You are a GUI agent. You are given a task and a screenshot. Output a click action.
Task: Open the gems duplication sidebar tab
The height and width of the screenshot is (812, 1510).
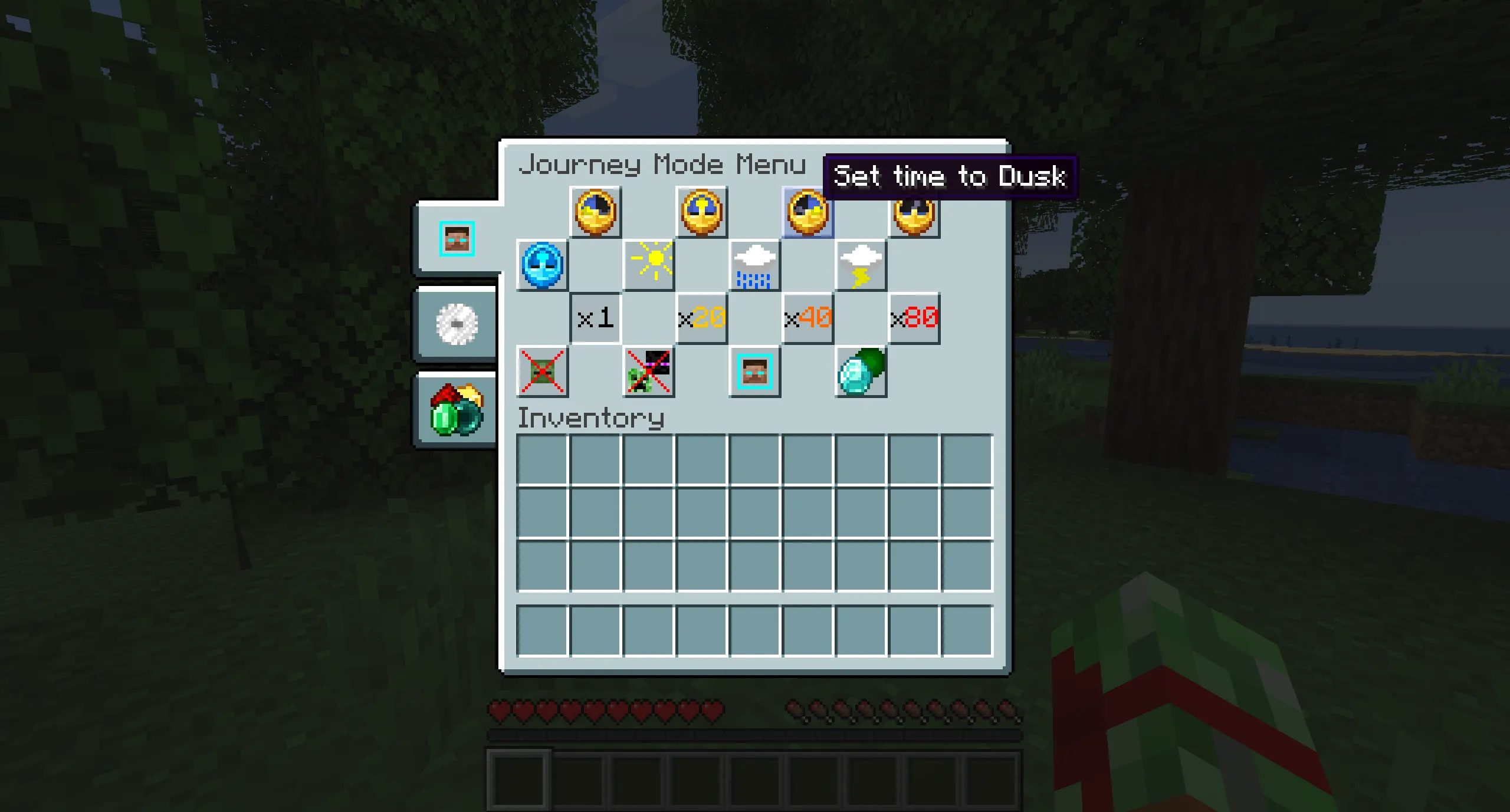click(x=455, y=409)
